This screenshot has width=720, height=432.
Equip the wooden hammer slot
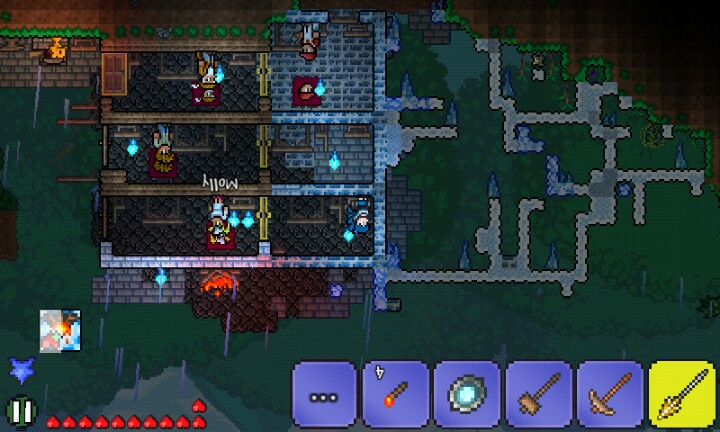[x=538, y=395]
